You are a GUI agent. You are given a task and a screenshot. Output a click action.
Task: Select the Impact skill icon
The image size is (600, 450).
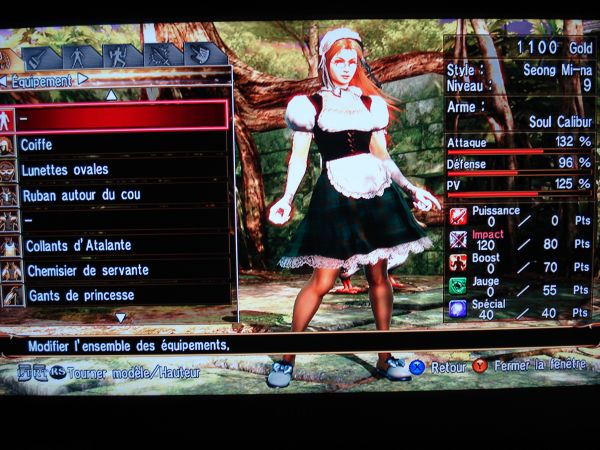point(458,240)
